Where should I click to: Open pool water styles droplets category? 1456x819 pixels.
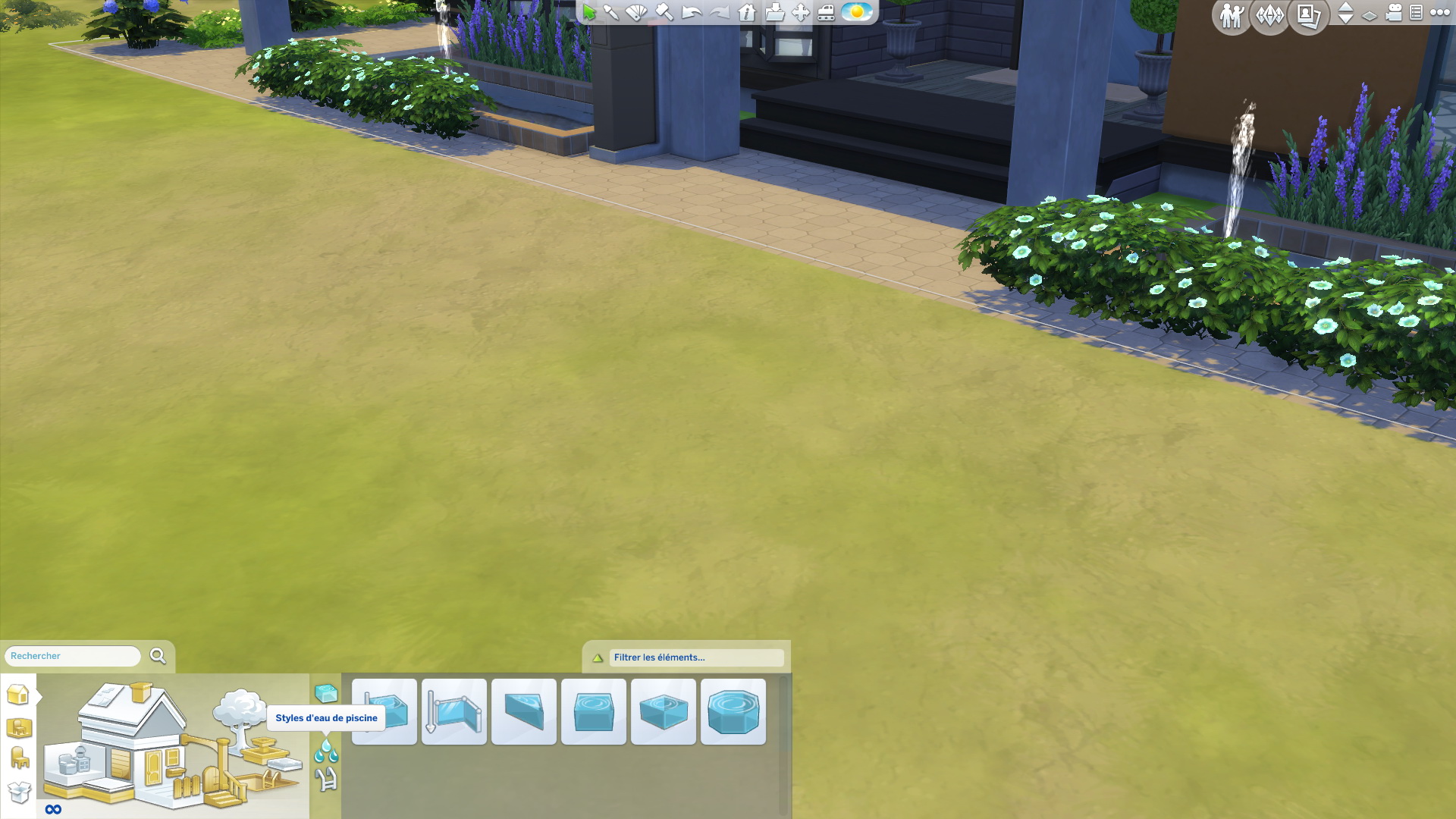[326, 752]
